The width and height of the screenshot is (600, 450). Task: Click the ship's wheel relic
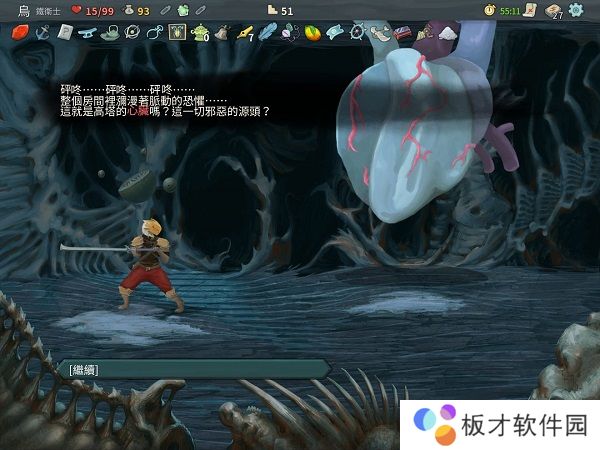(x=357, y=32)
